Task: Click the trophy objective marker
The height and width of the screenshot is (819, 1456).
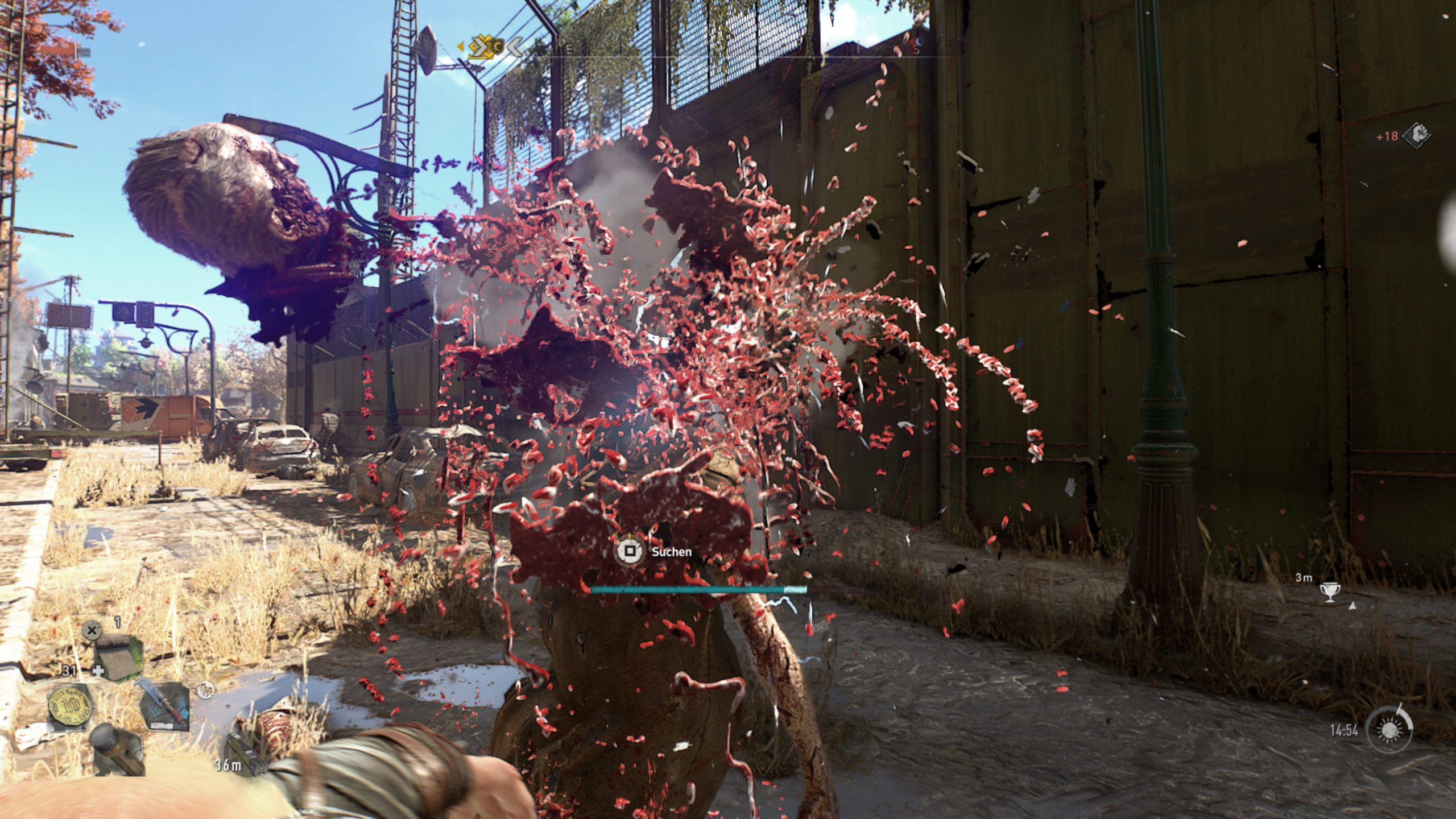Action: pyautogui.click(x=1329, y=594)
